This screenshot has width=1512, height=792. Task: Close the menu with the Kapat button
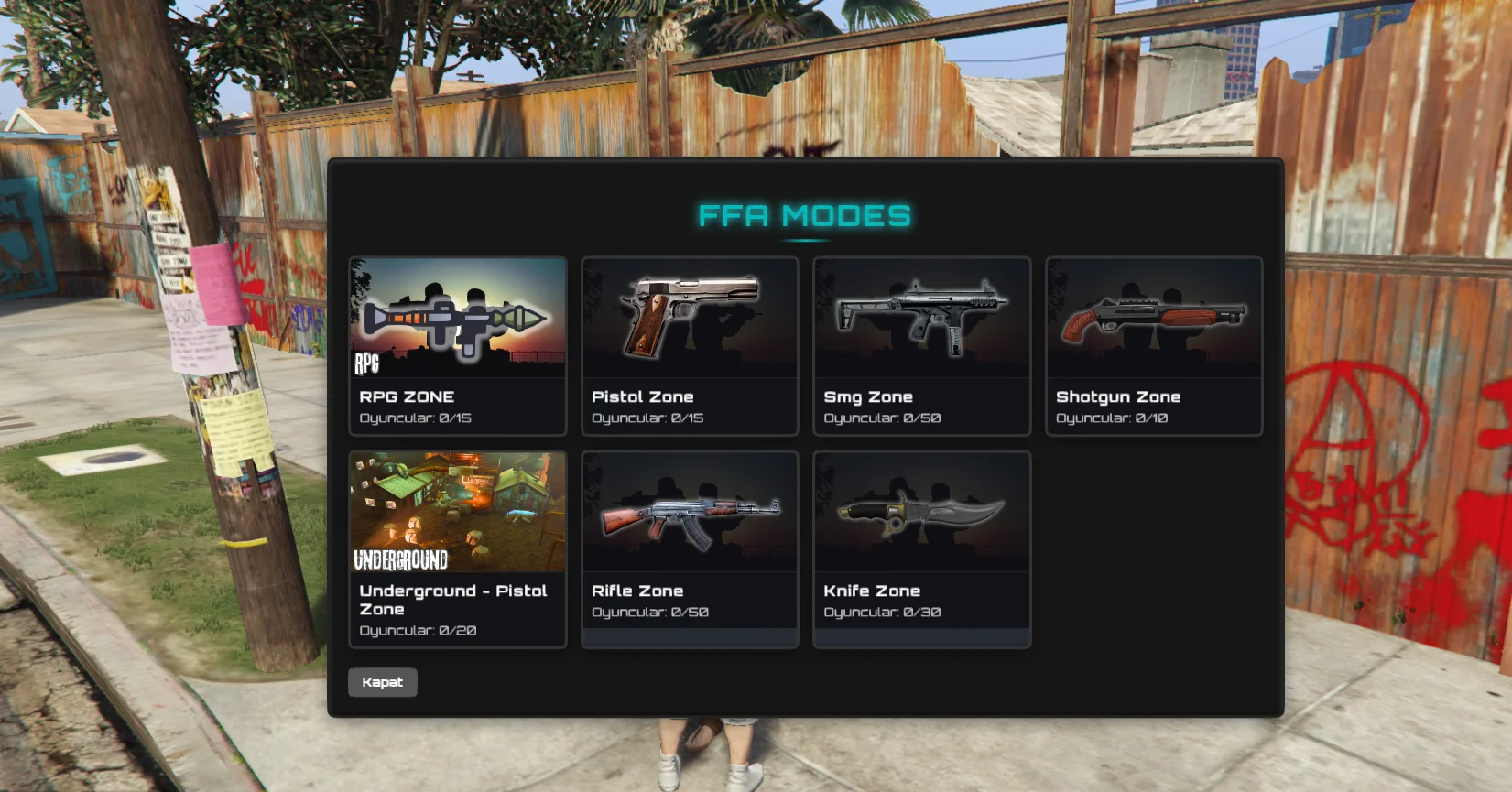click(x=383, y=682)
